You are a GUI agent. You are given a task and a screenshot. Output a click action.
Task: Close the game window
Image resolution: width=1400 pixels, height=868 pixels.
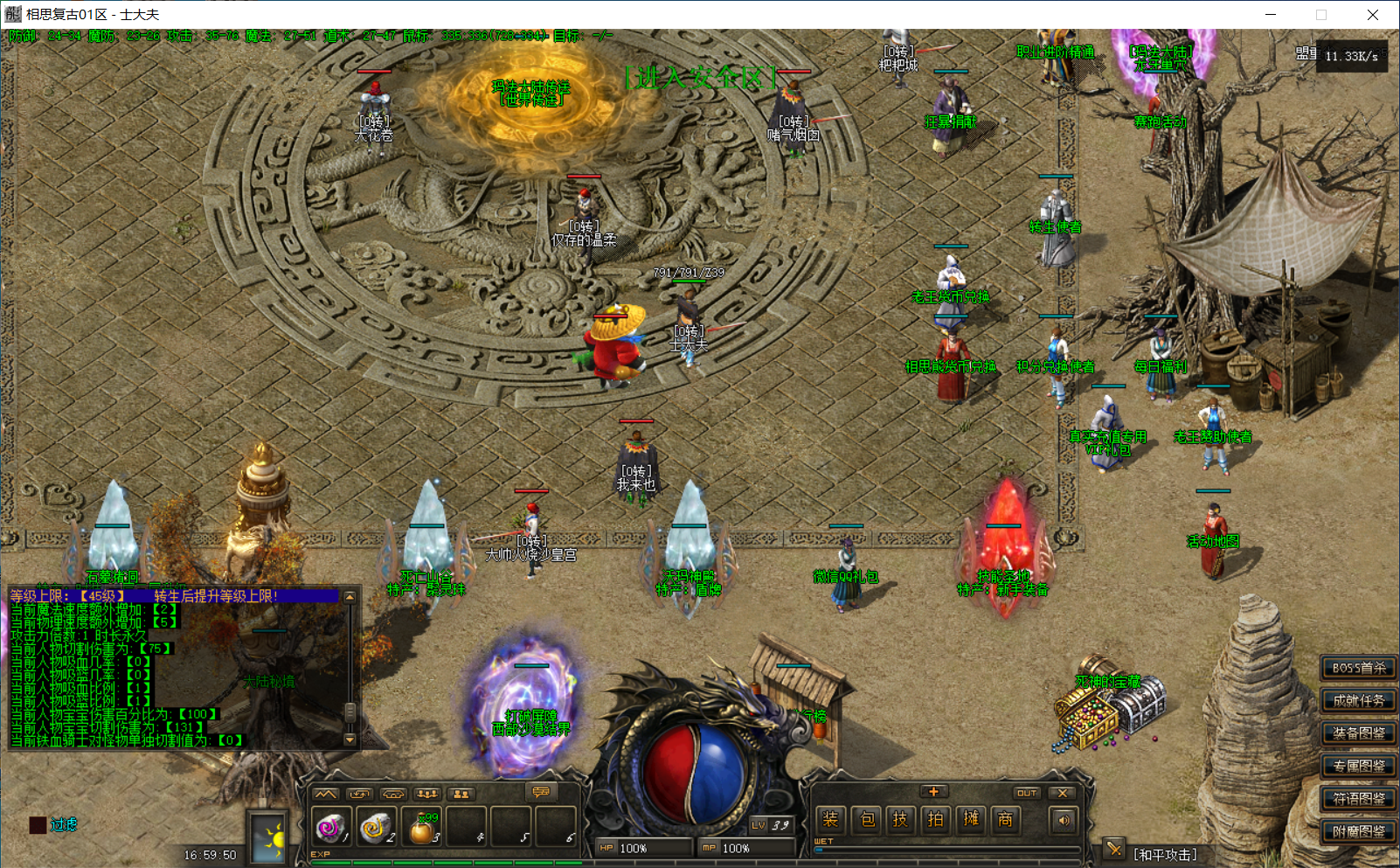click(x=1372, y=15)
